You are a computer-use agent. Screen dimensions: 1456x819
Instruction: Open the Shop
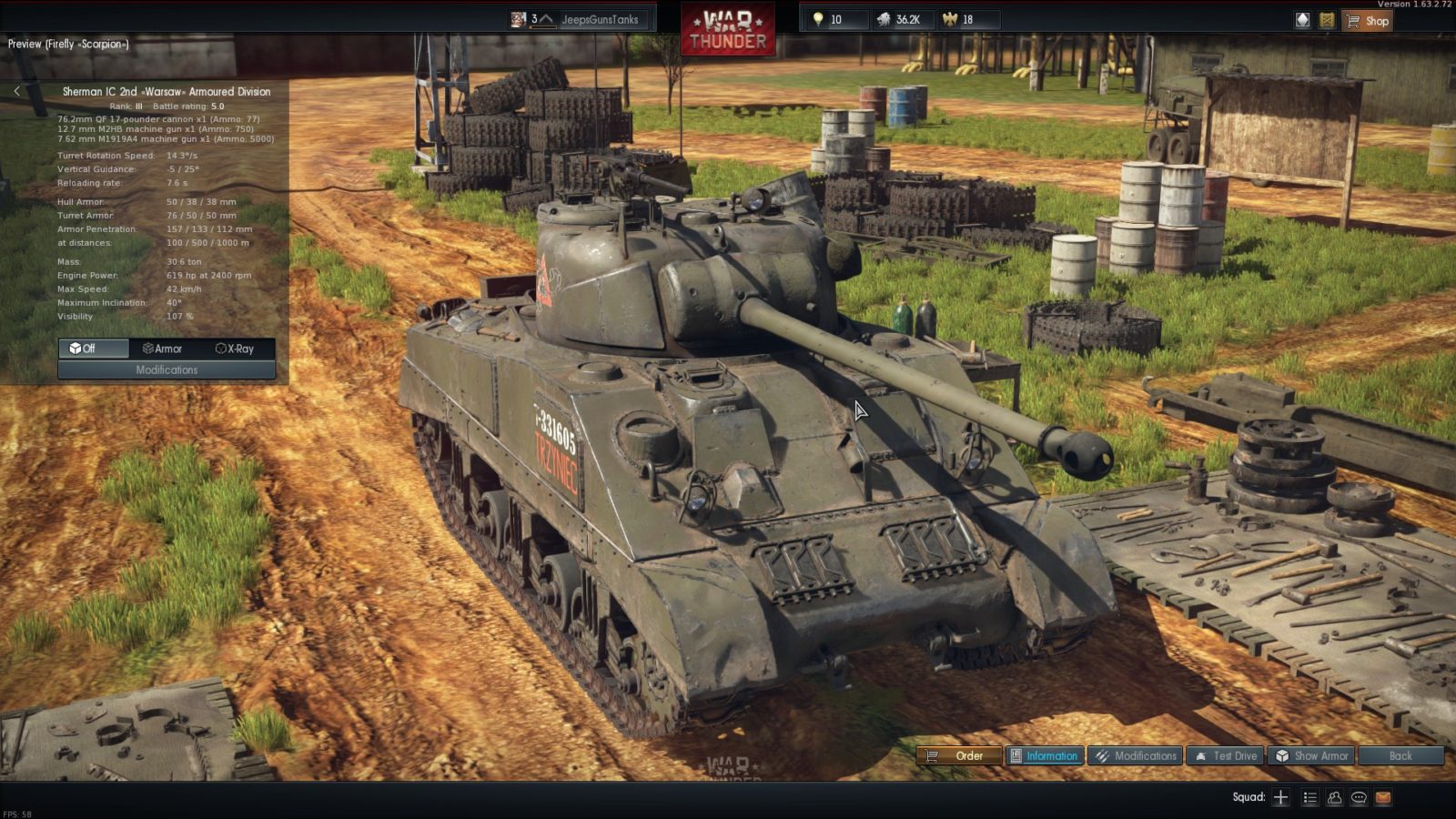[1367, 21]
